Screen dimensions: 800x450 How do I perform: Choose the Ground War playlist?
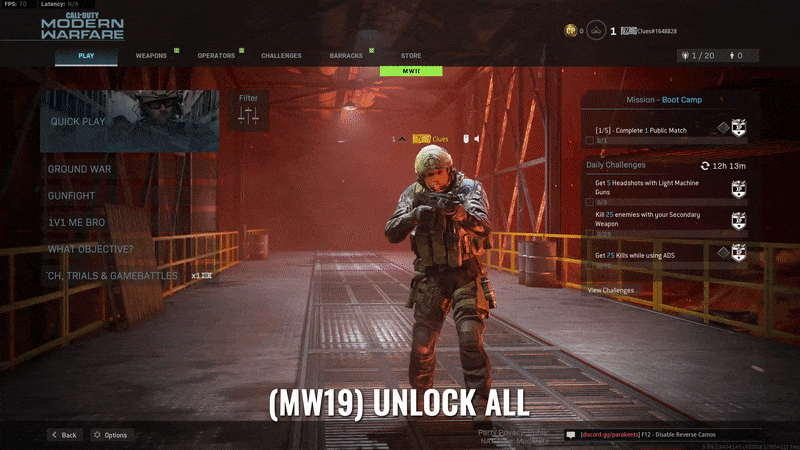tap(80, 169)
